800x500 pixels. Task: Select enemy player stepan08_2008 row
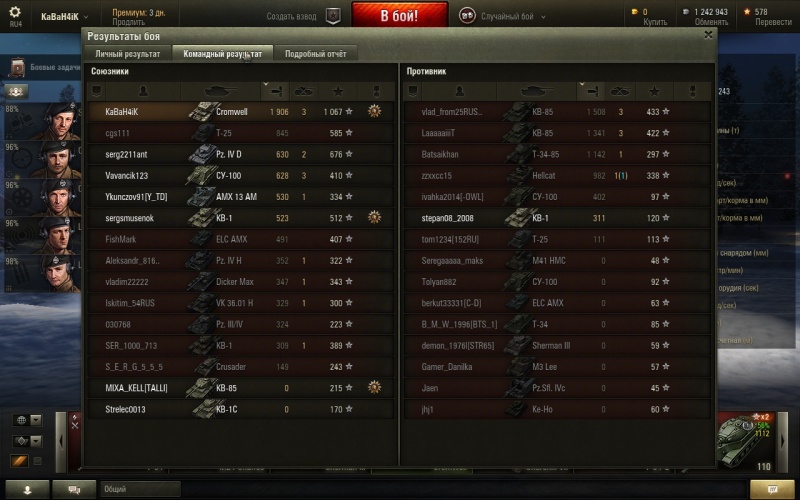(x=557, y=217)
